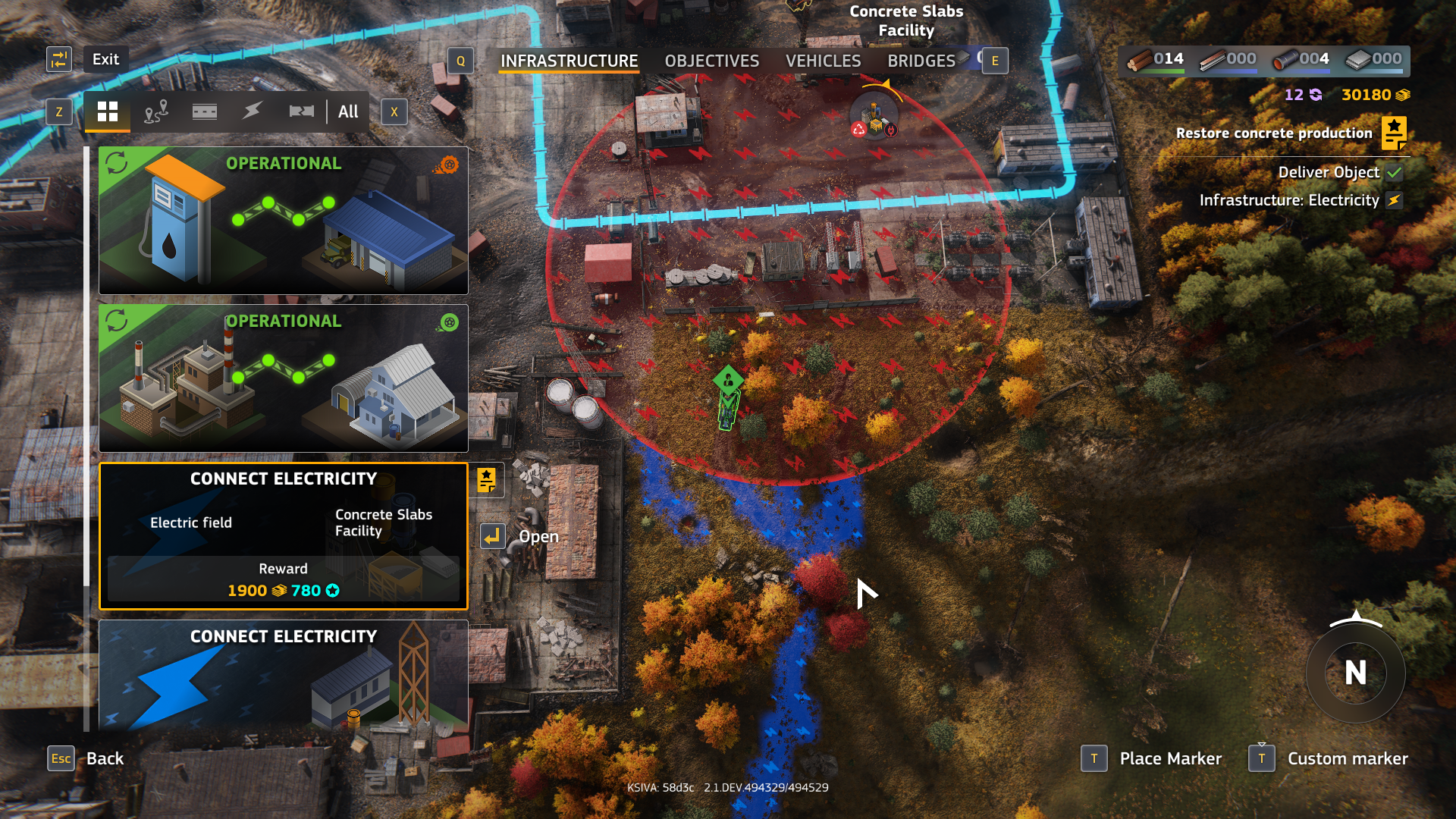
Task: Toggle the Deliver Object checkmark
Action: [1392, 172]
